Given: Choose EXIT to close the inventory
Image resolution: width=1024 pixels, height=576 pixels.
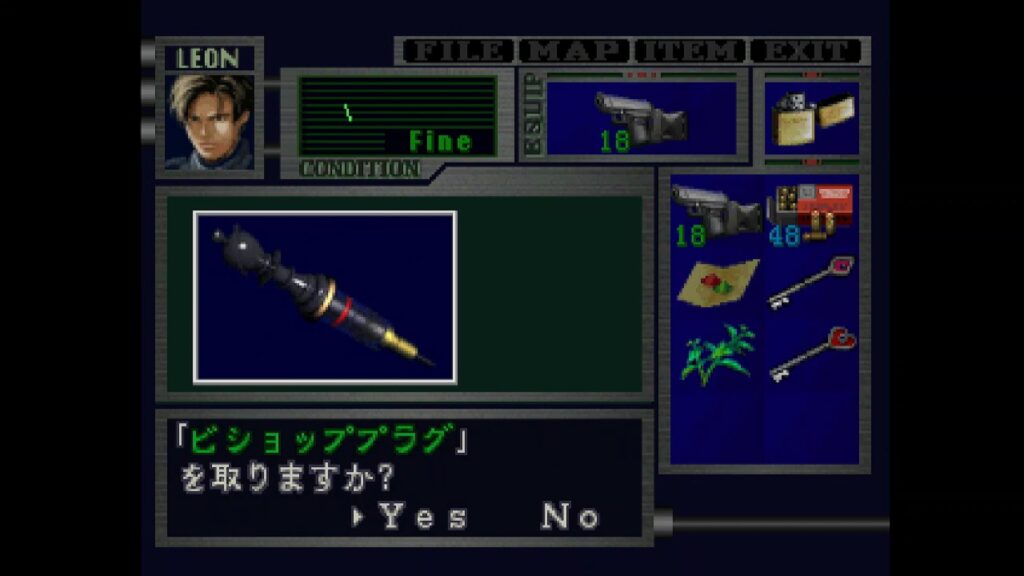Looking at the screenshot, I should point(808,51).
